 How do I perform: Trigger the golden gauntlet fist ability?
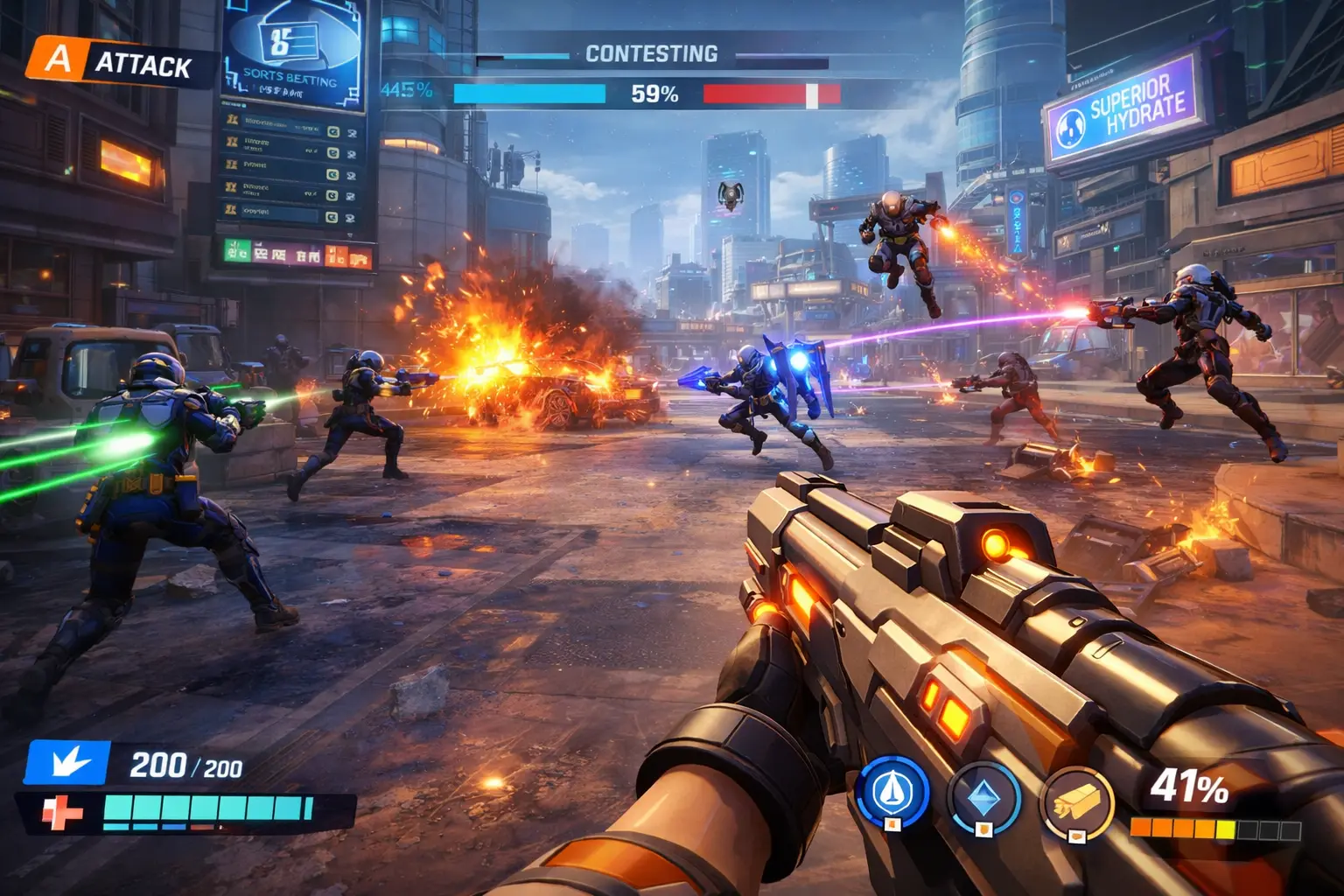coord(1076,801)
